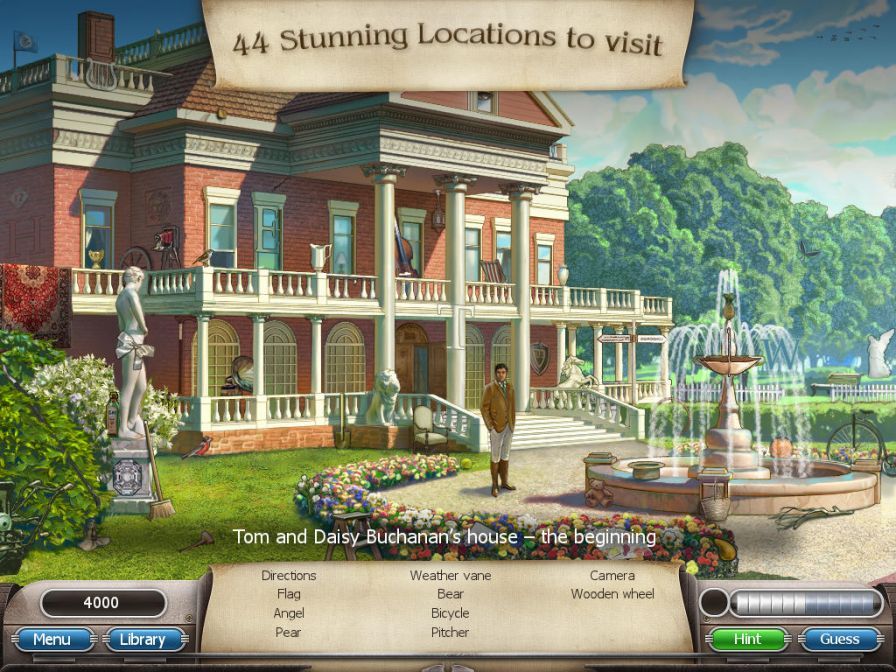Select 'Flag' in the item list

288,594
